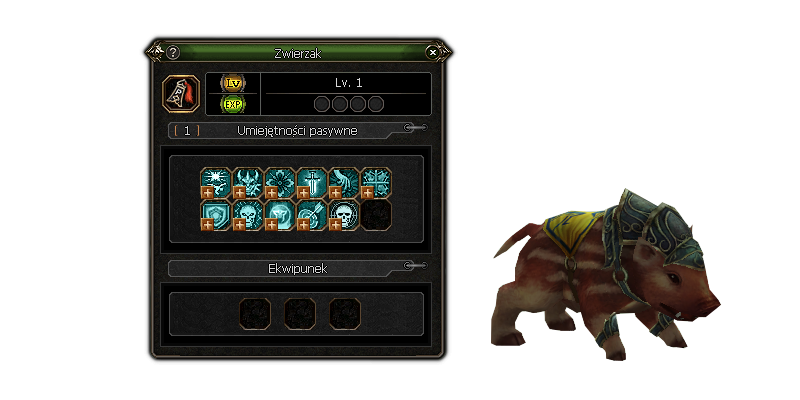Upgrade the sword passive skill
Screen dimensions: 800x400
(x=303, y=192)
